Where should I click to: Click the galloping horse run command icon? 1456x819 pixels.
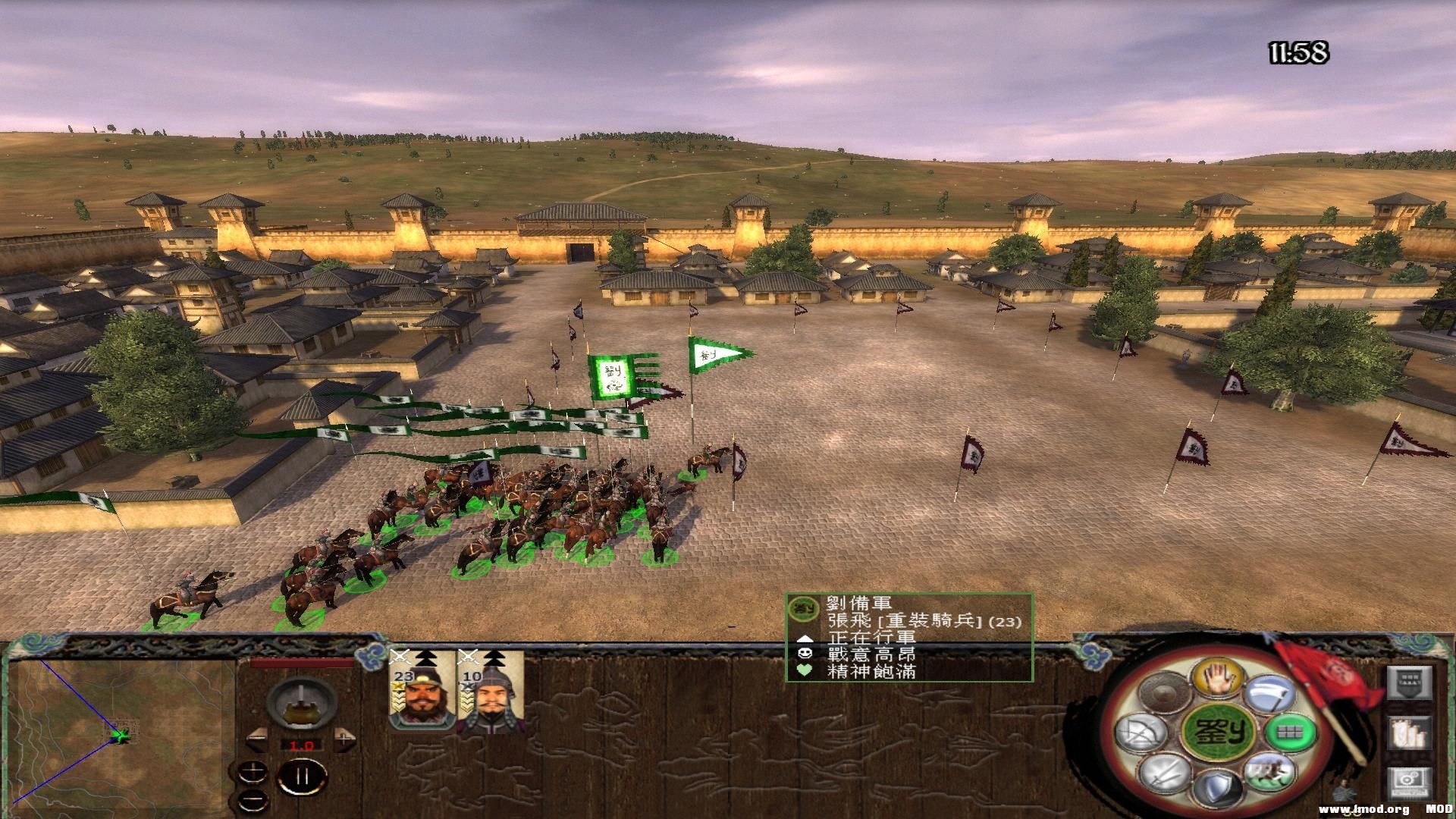pos(1270,772)
